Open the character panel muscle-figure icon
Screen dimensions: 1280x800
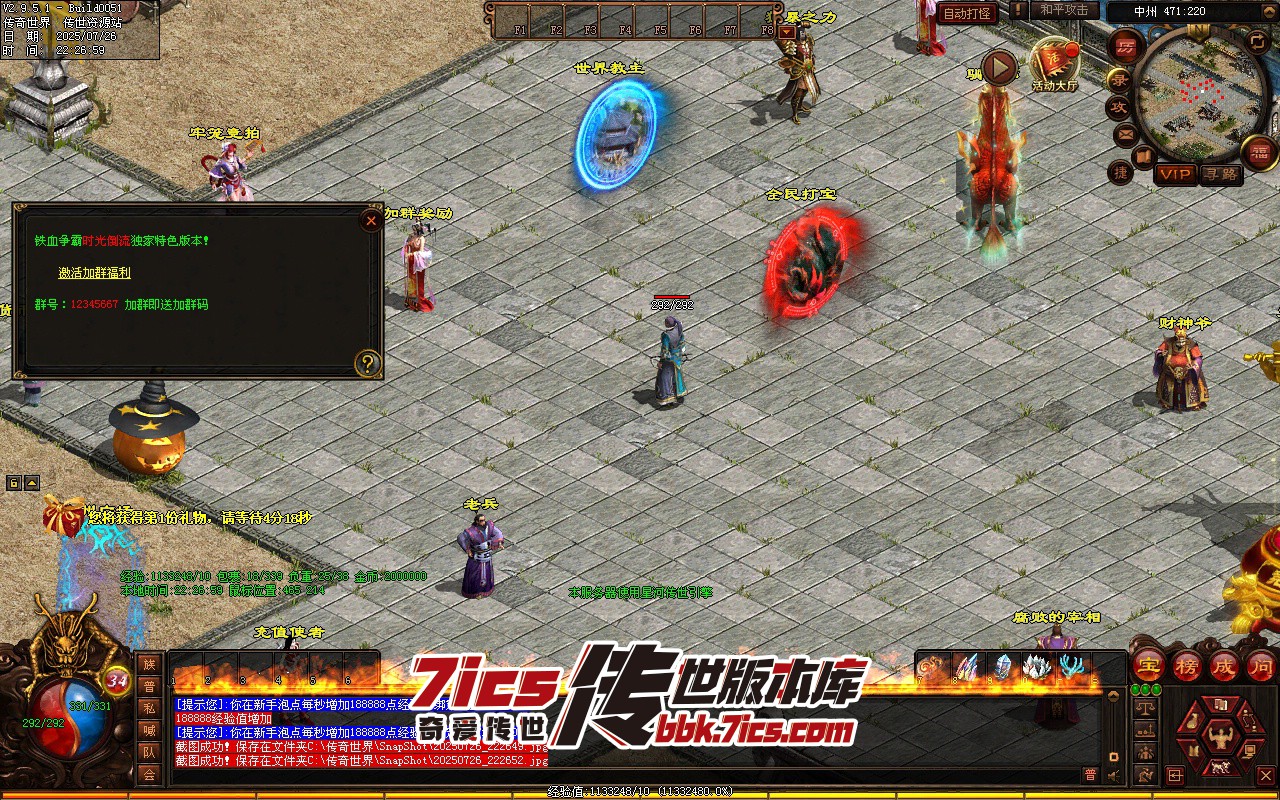[1219, 738]
